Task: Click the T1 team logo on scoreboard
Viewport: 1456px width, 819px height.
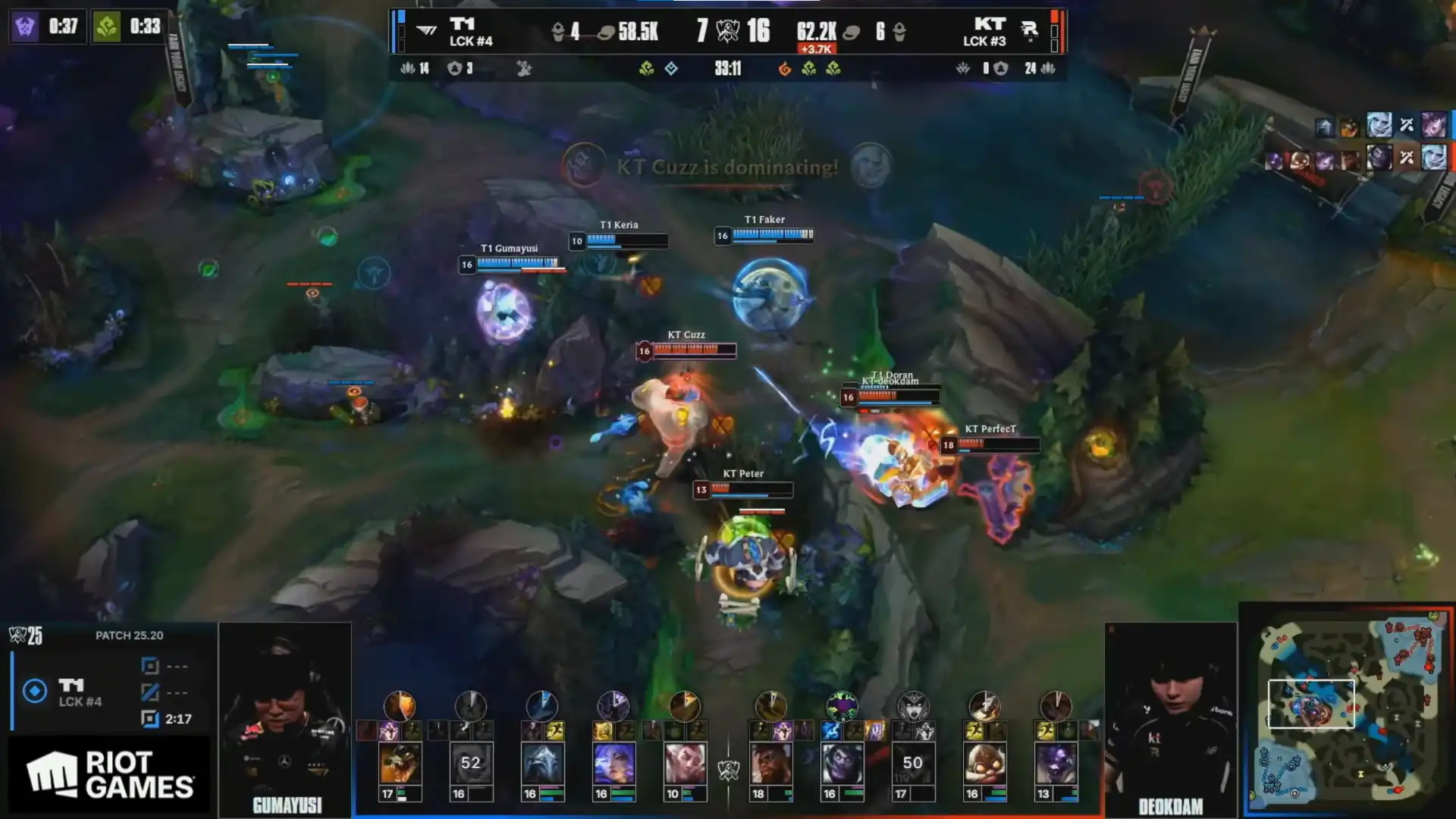Action: pyautogui.click(x=427, y=30)
